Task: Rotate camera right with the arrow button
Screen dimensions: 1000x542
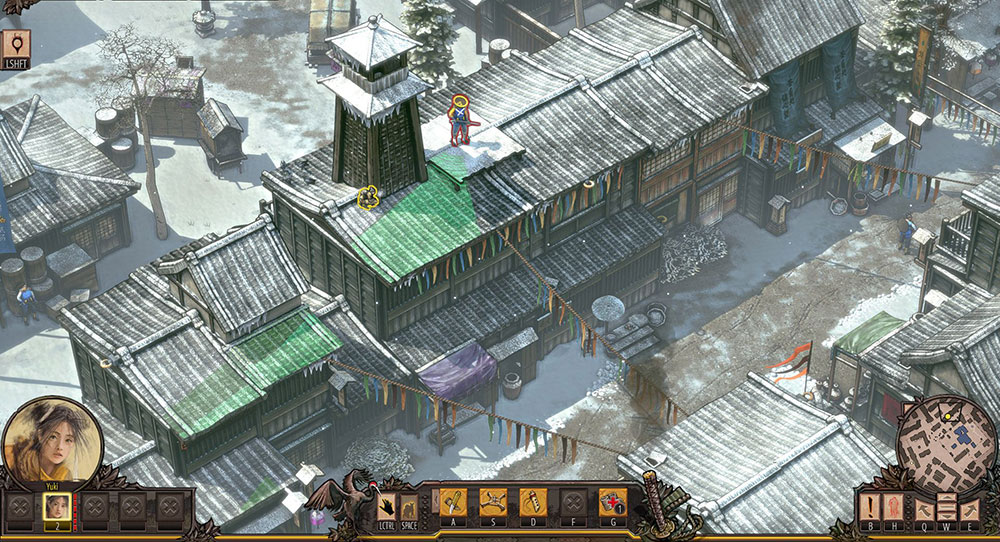Action: [x=968, y=506]
